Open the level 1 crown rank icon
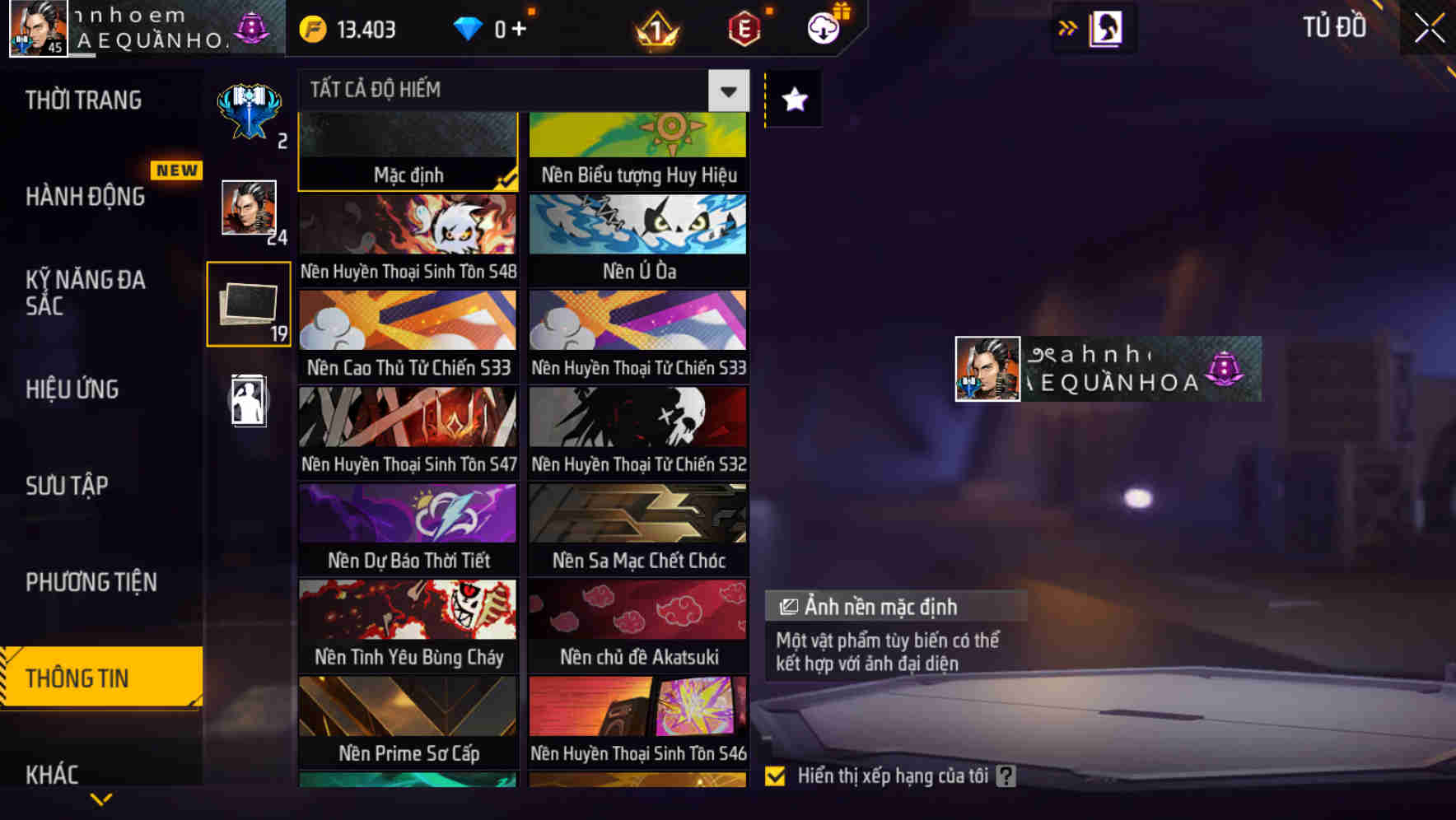The height and width of the screenshot is (820, 1456). (655, 27)
